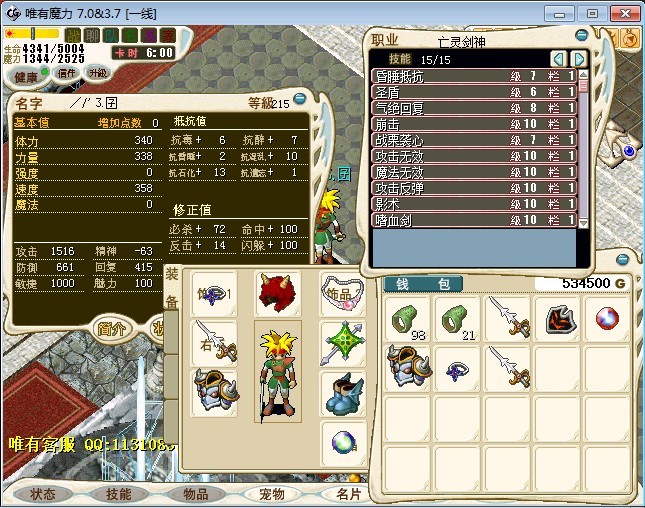Open the 名片 name card tab
This screenshot has width=645, height=508.
(x=349, y=494)
